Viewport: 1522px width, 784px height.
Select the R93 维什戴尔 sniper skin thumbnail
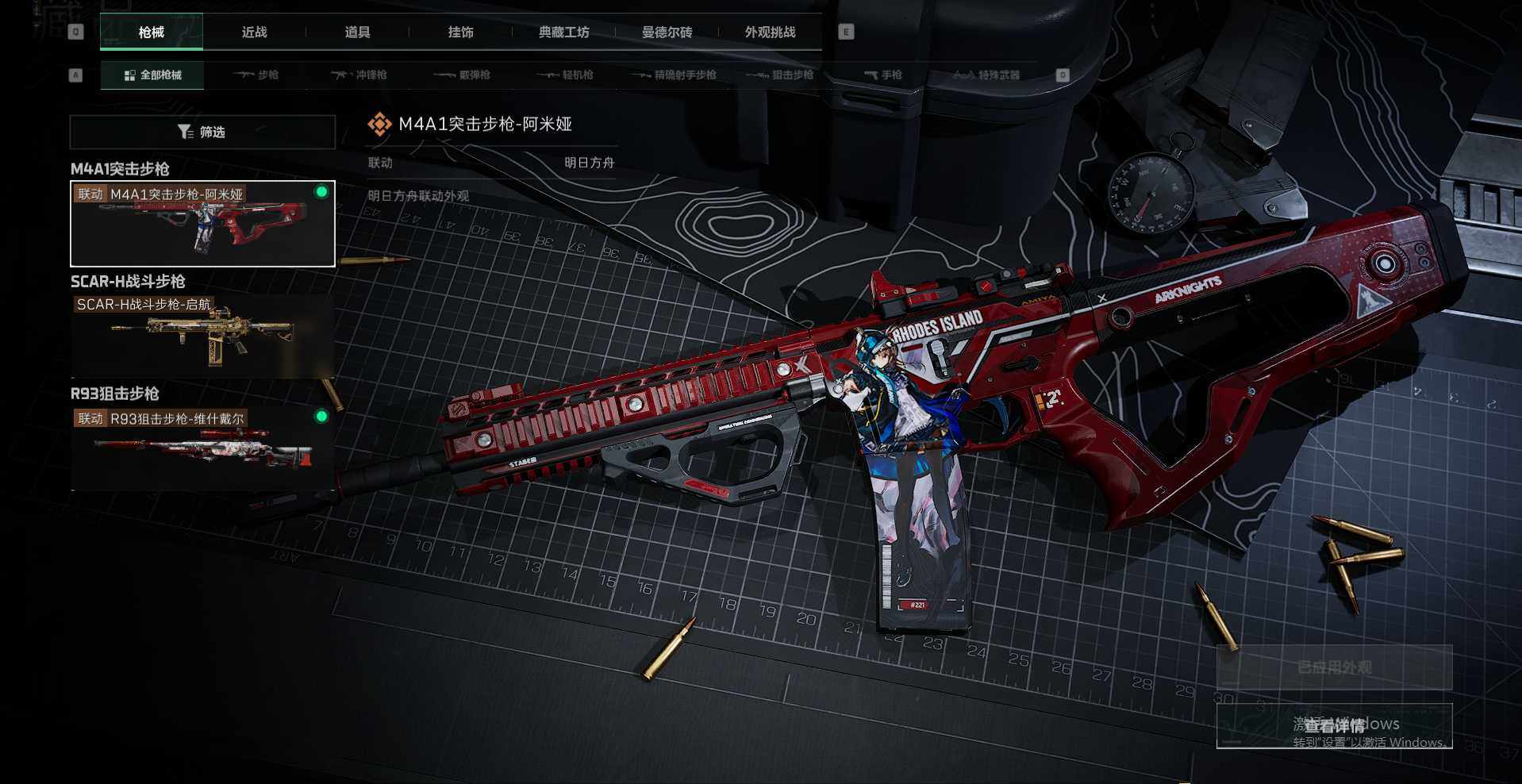pos(202,449)
